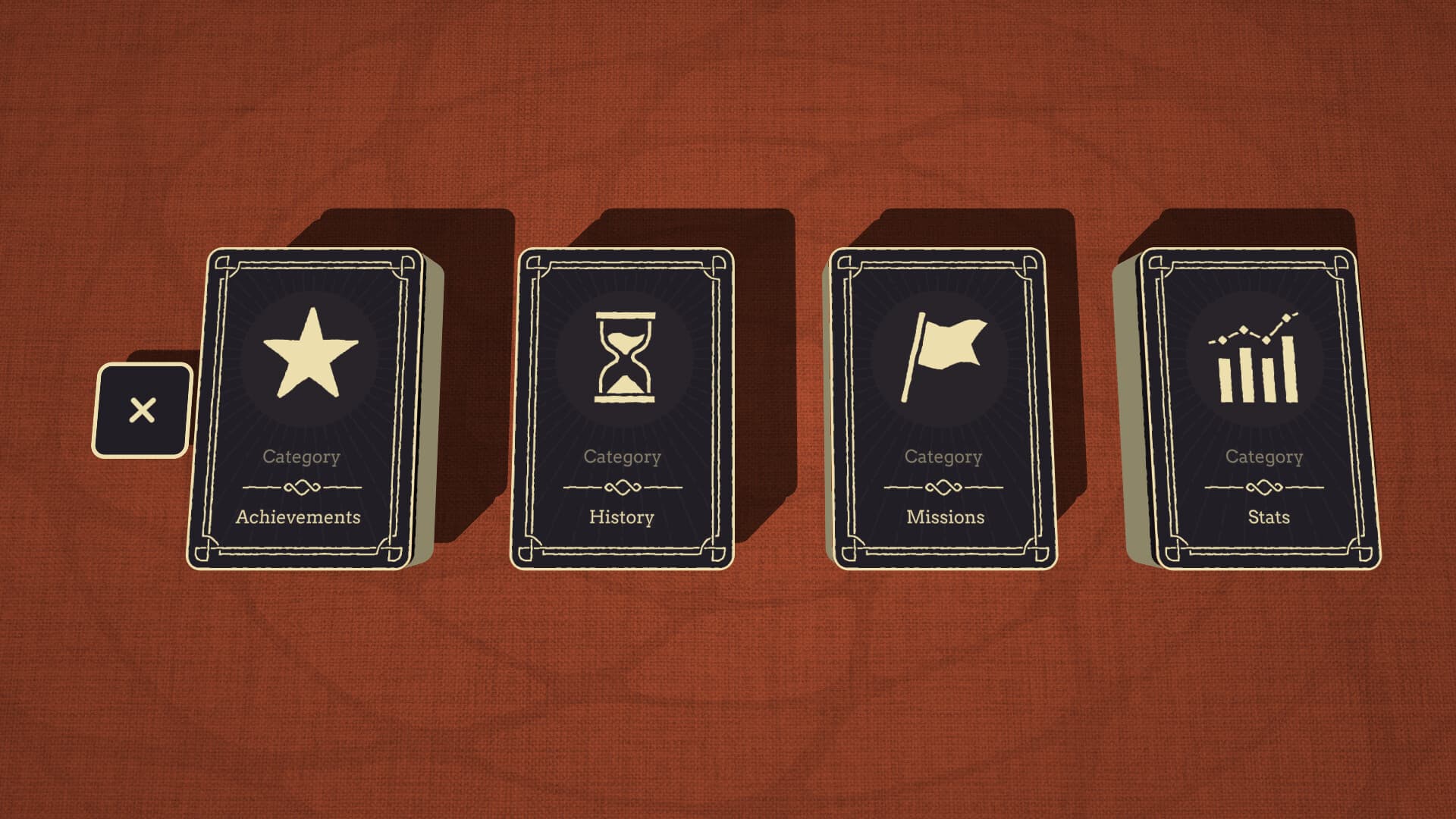Click the Achievements label text
This screenshot has width=1456, height=819.
coord(299,517)
